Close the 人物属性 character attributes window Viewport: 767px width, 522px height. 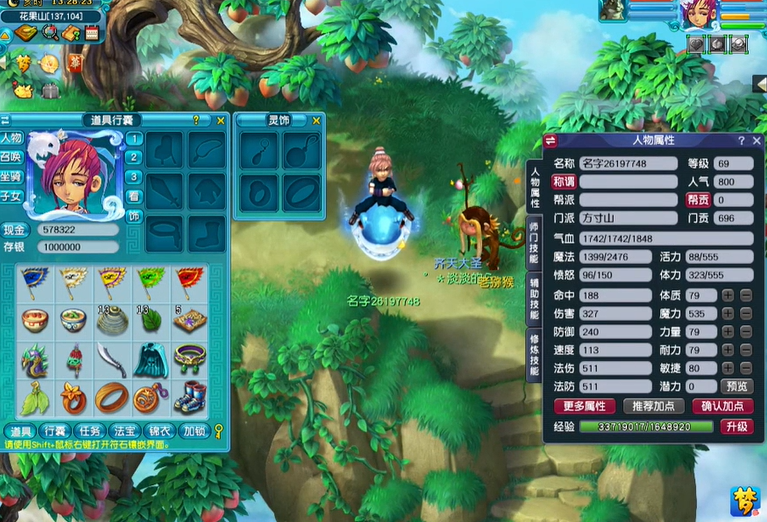click(x=756, y=141)
